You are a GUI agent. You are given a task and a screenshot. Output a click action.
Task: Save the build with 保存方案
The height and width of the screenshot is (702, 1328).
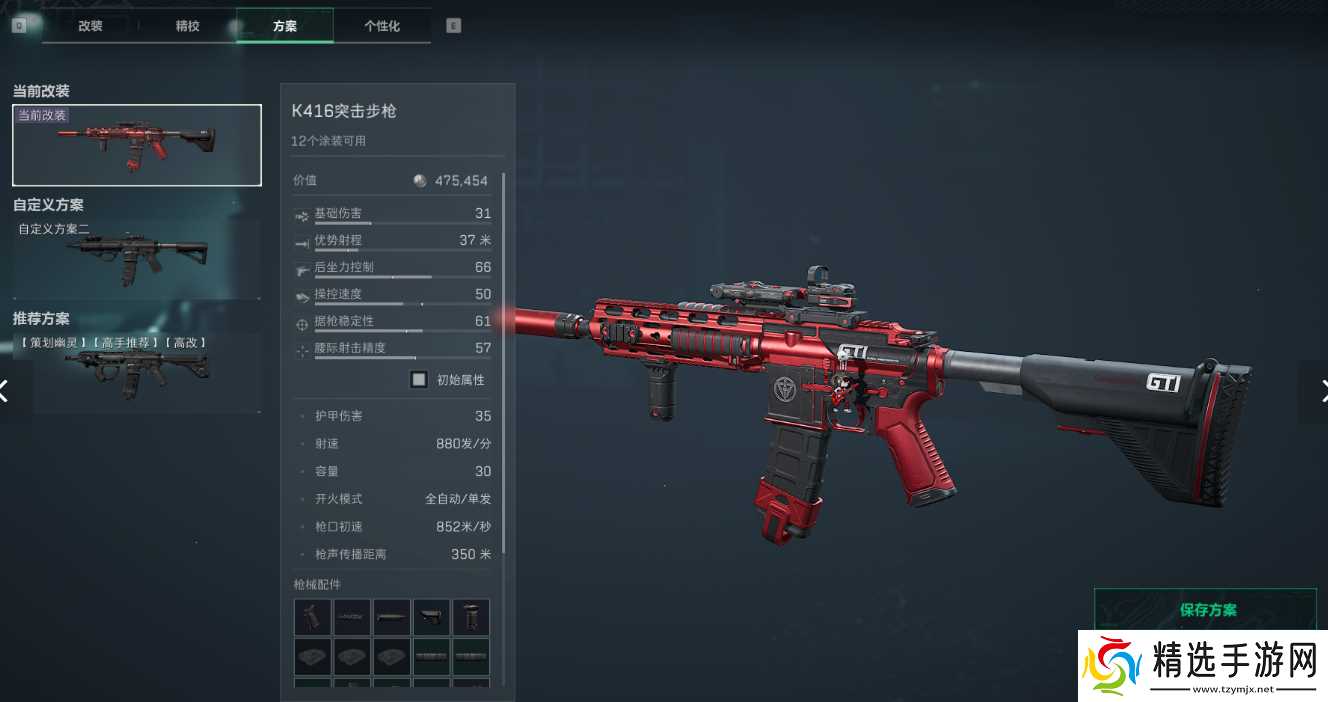1207,609
